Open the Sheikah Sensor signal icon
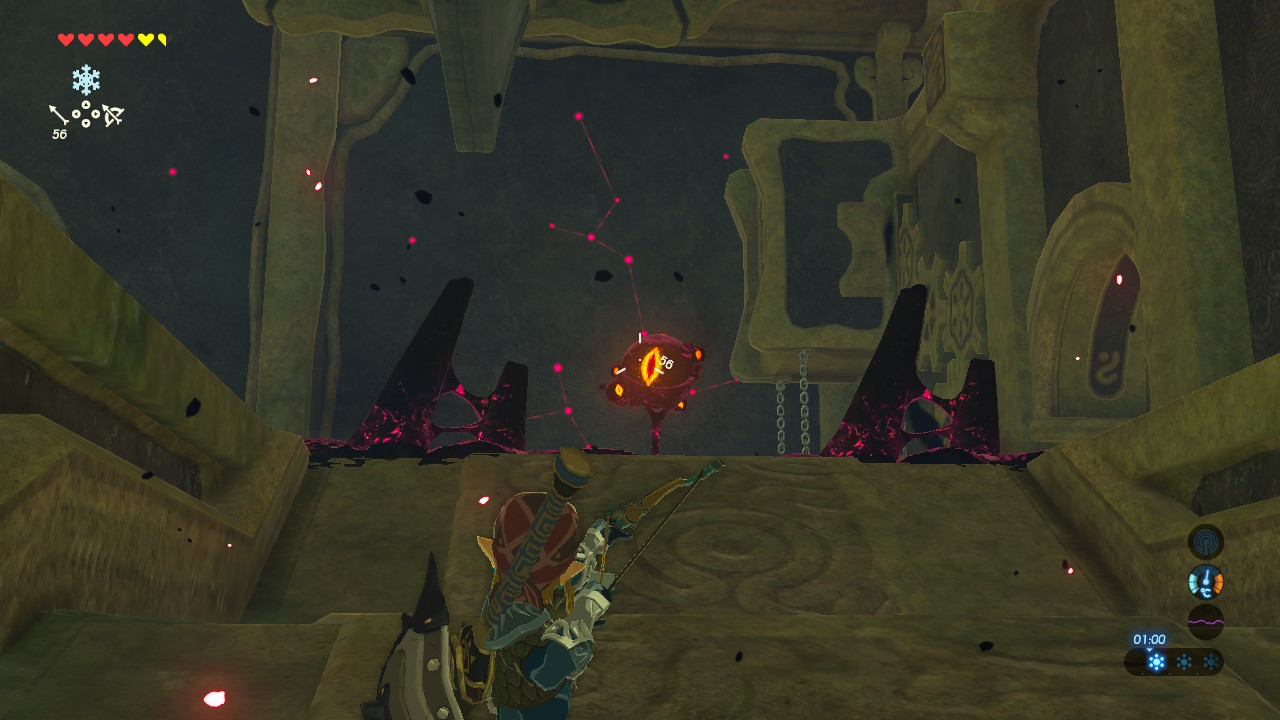This screenshot has height=720, width=1280. pos(1205,541)
